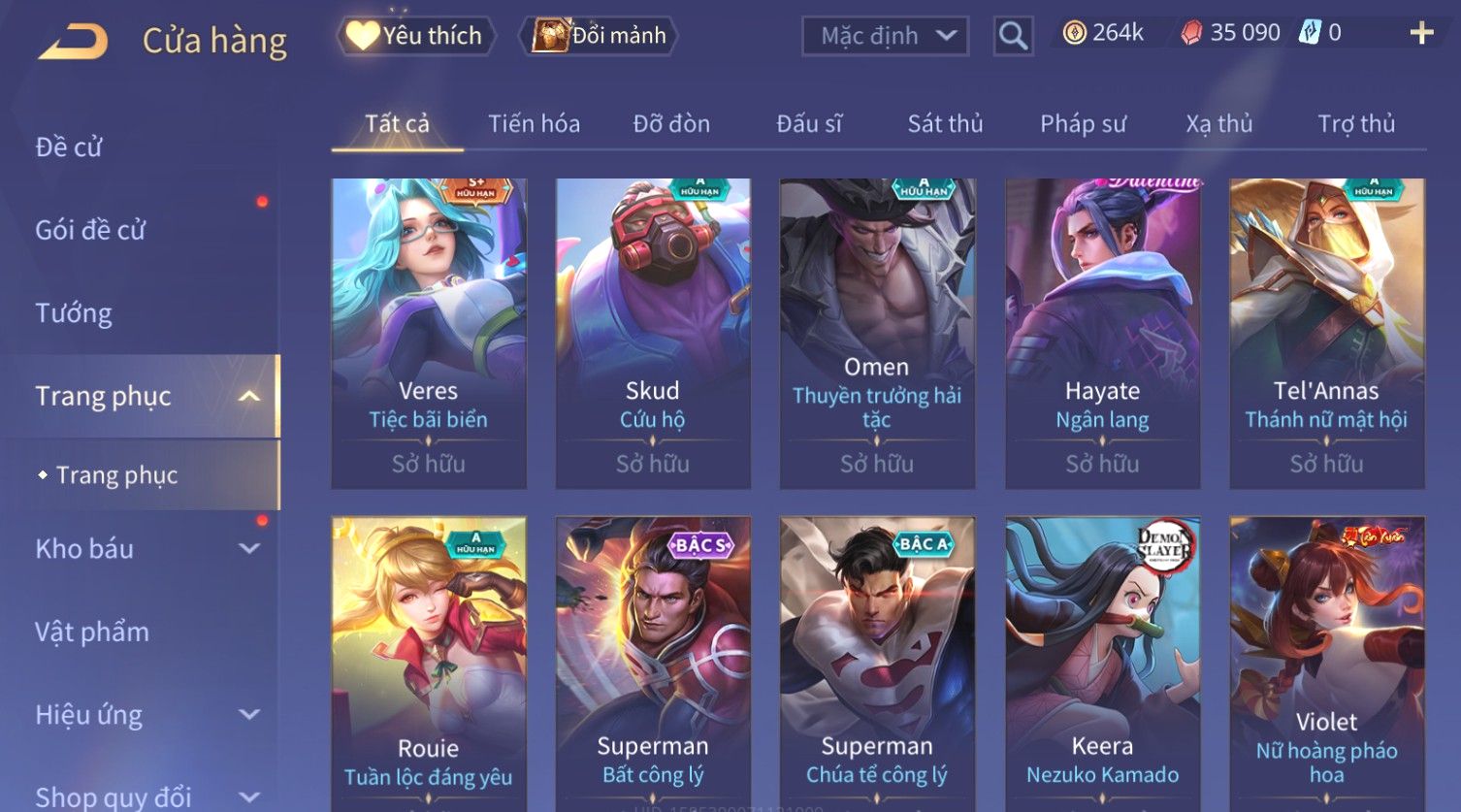Expand the Mặc định sort dropdown
This screenshot has width=1461, height=812.
(885, 36)
